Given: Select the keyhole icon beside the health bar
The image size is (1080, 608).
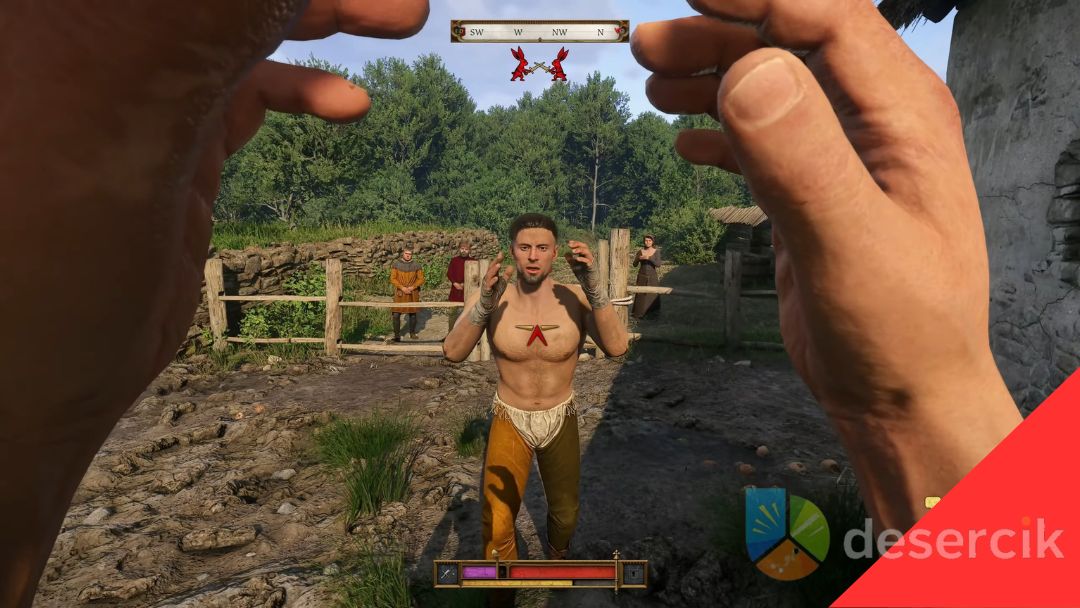Looking at the screenshot, I should point(634,573).
